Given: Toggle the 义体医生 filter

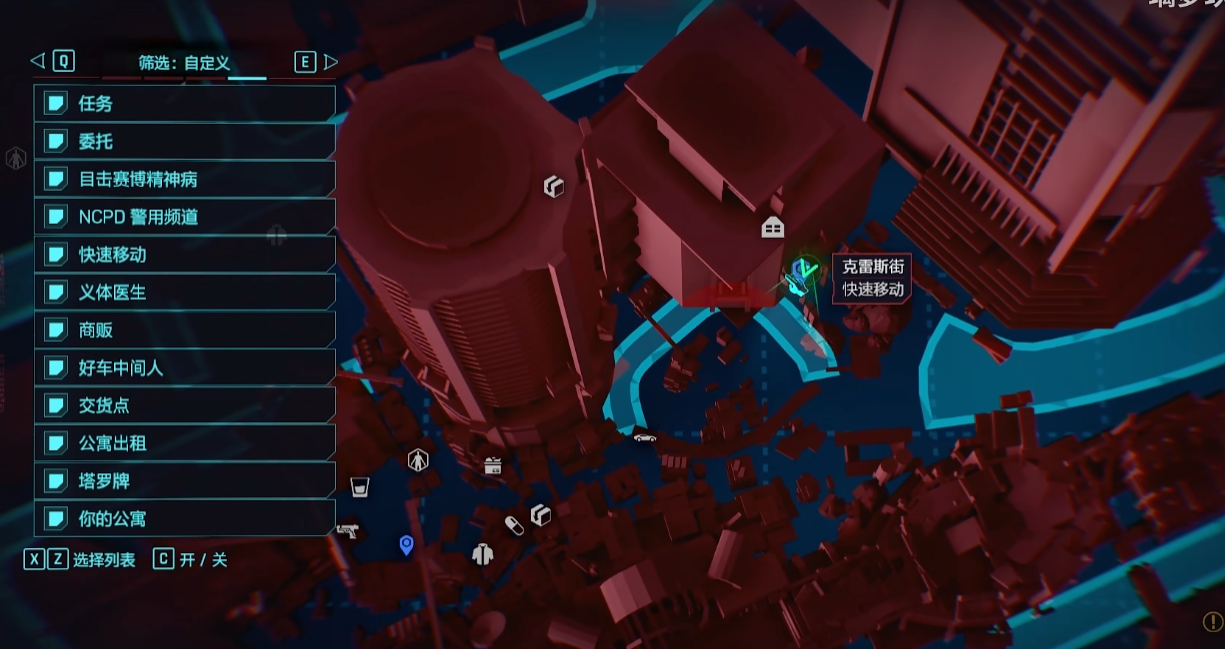Looking at the screenshot, I should pyautogui.click(x=185, y=293).
